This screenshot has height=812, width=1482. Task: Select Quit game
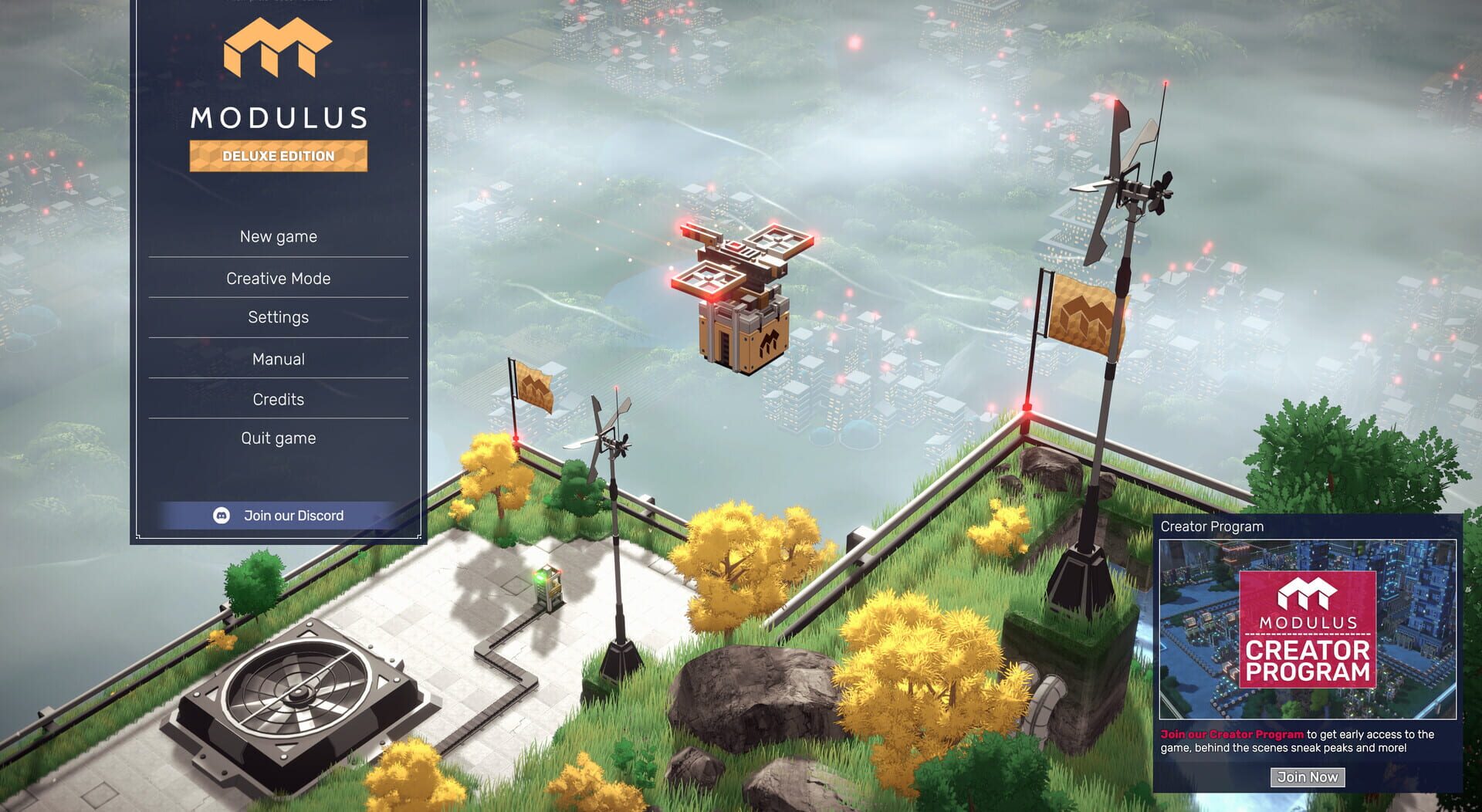279,438
